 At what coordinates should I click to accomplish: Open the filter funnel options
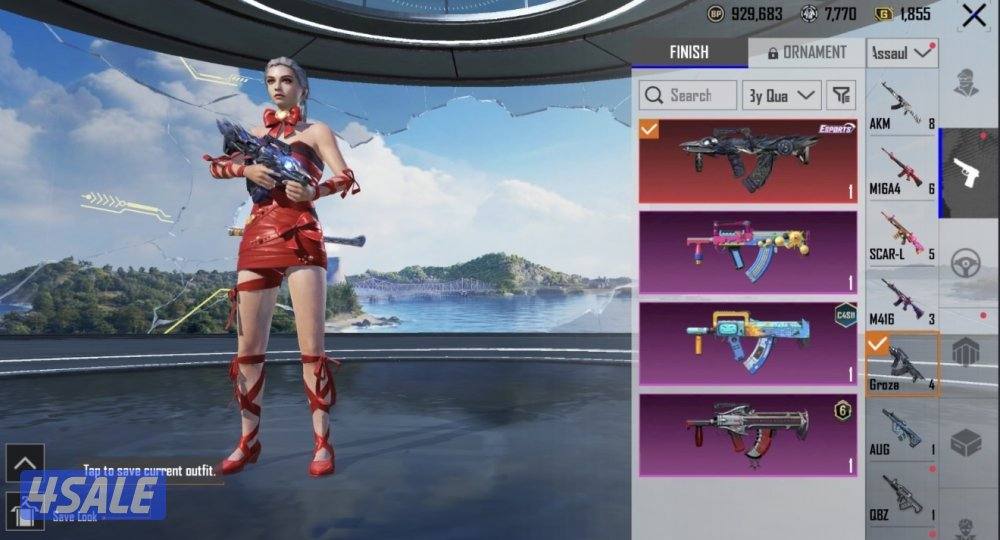(x=843, y=96)
